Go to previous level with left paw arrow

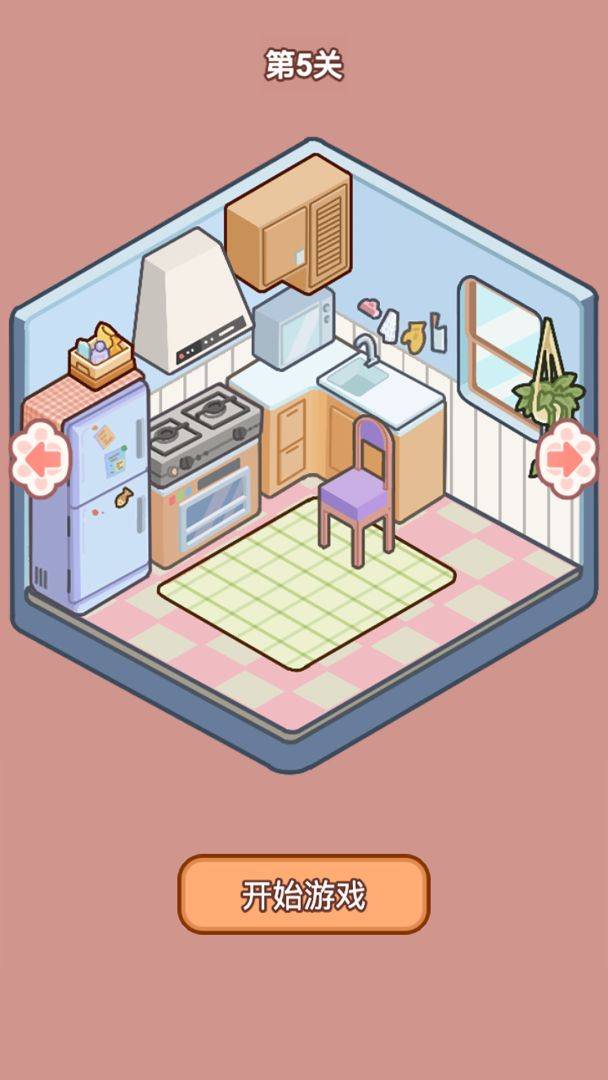click(x=39, y=459)
